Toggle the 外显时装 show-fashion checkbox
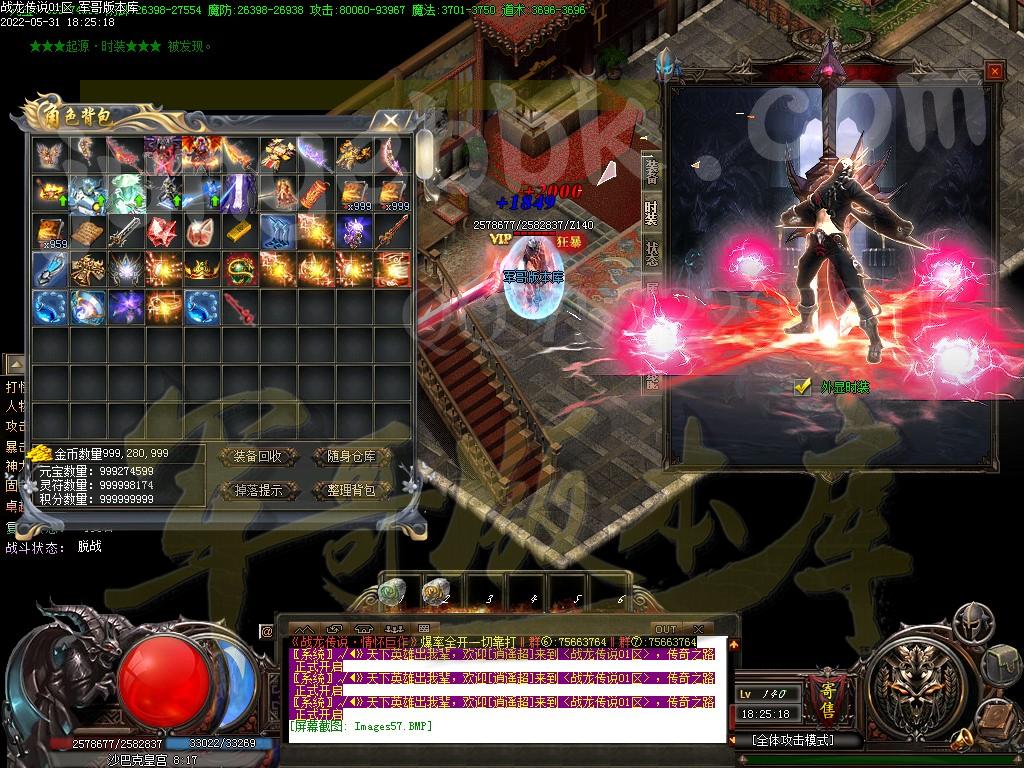Screen dimensions: 1024x768 coord(802,387)
